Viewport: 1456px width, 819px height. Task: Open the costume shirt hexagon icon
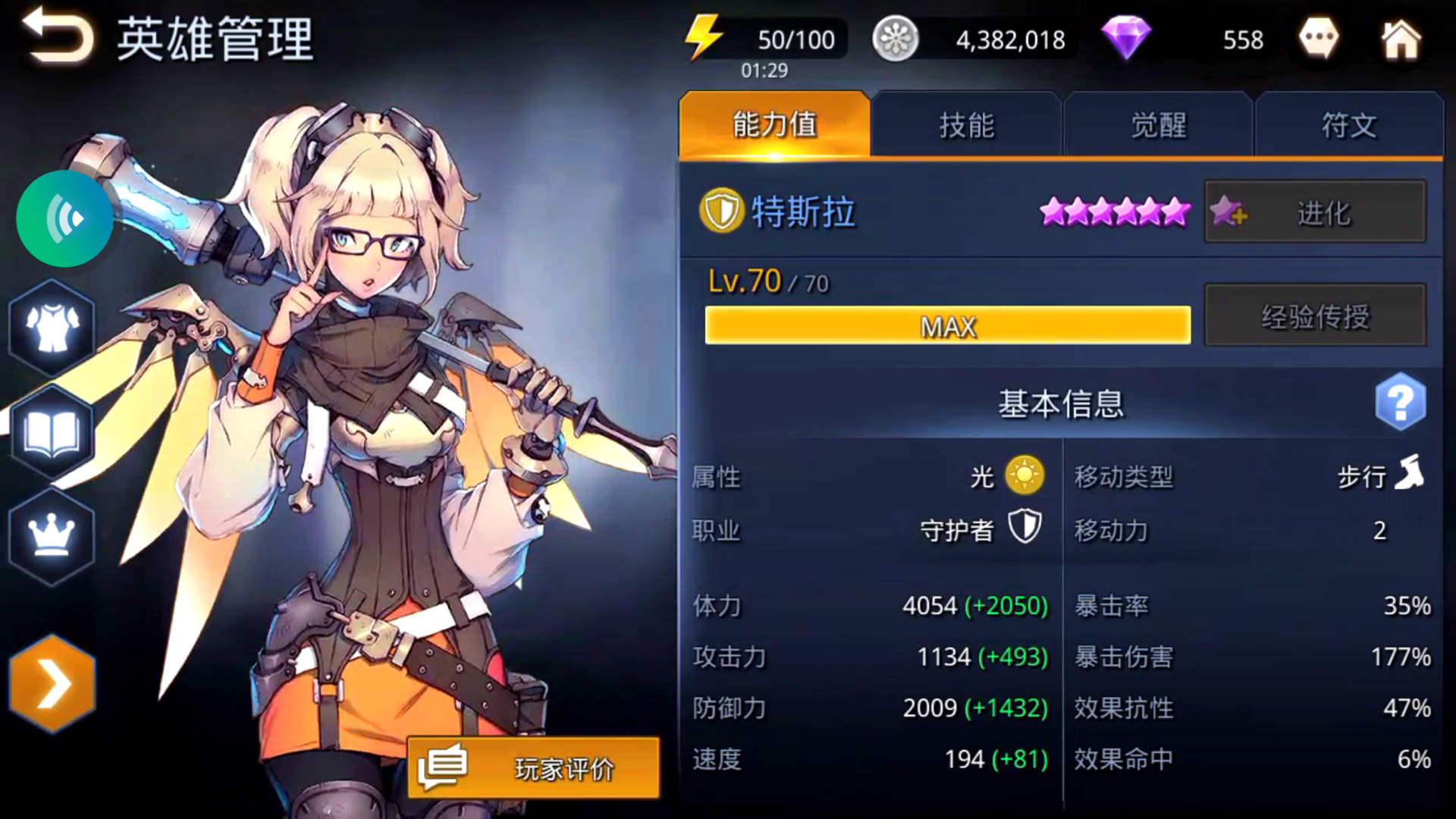click(52, 327)
